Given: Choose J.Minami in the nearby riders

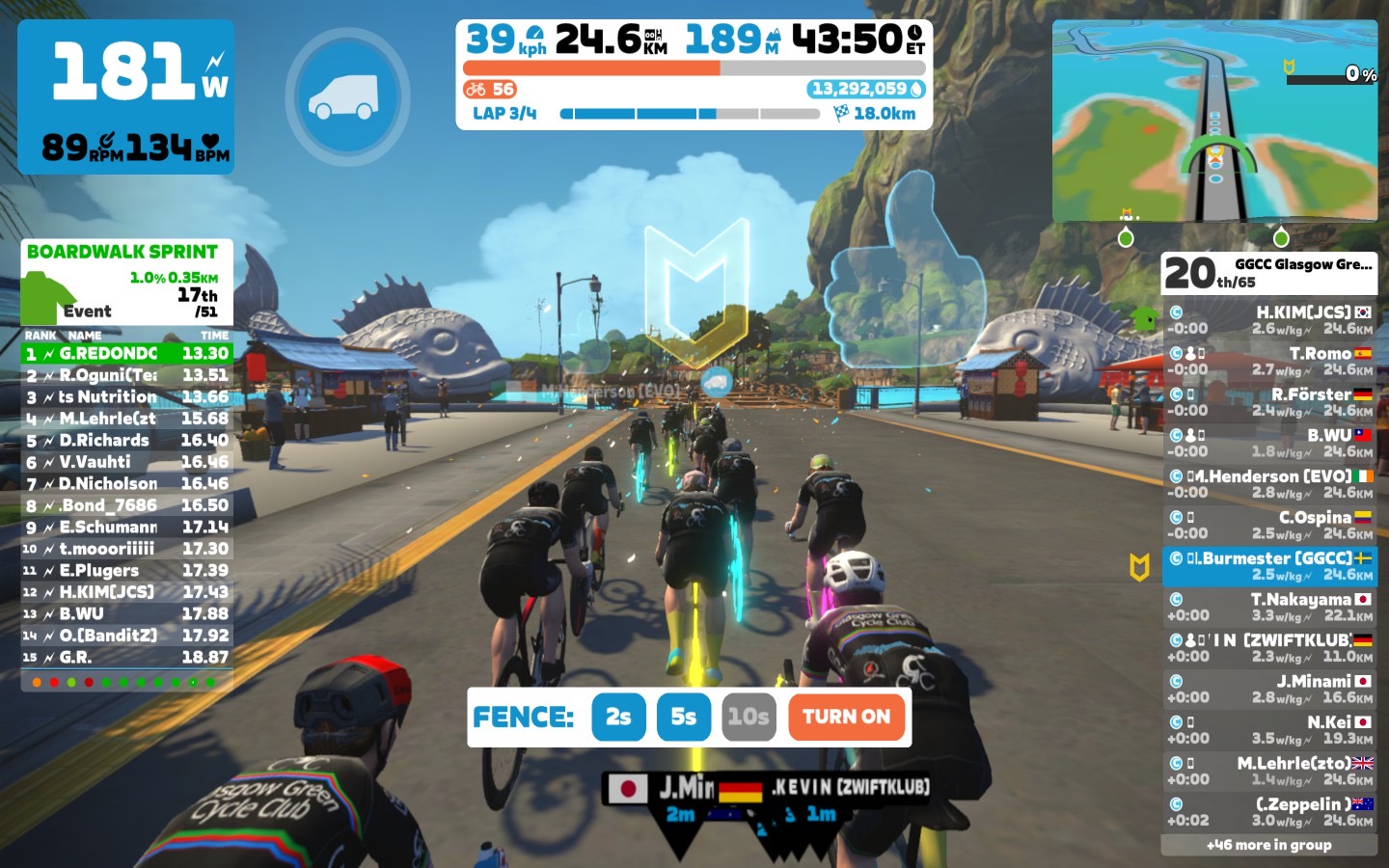Looking at the screenshot, I should click(1269, 689).
